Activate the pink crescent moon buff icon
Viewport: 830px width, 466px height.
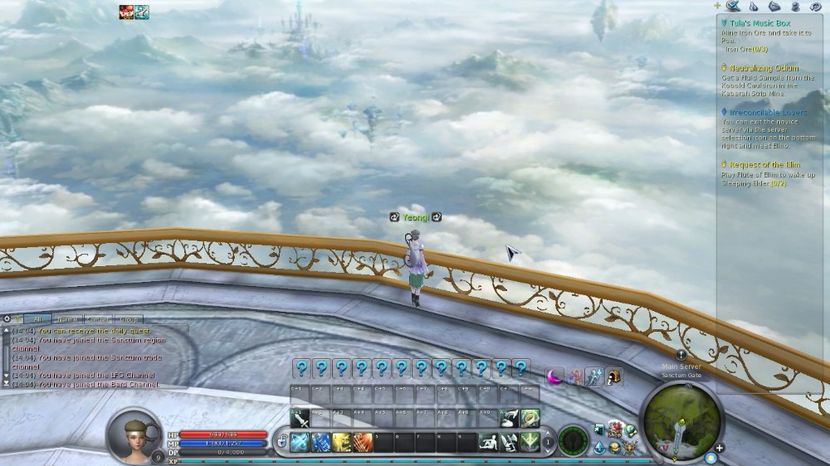pos(554,376)
